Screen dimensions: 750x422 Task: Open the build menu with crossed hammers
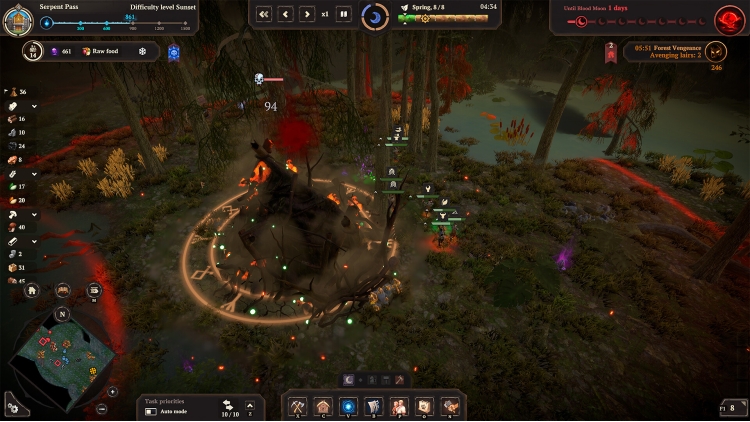297,406
